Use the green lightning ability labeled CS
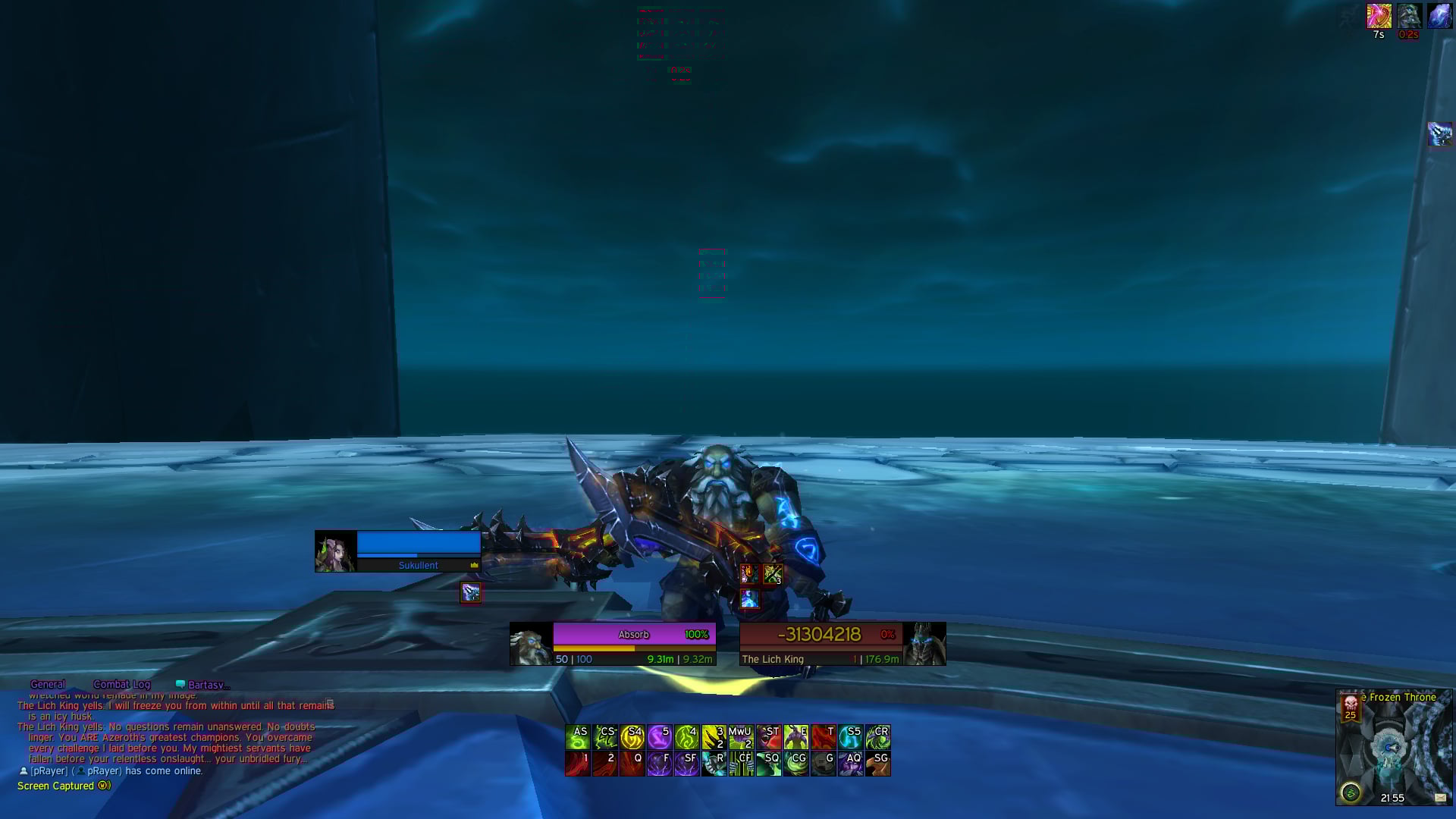The height and width of the screenshot is (819, 1456). point(605,737)
